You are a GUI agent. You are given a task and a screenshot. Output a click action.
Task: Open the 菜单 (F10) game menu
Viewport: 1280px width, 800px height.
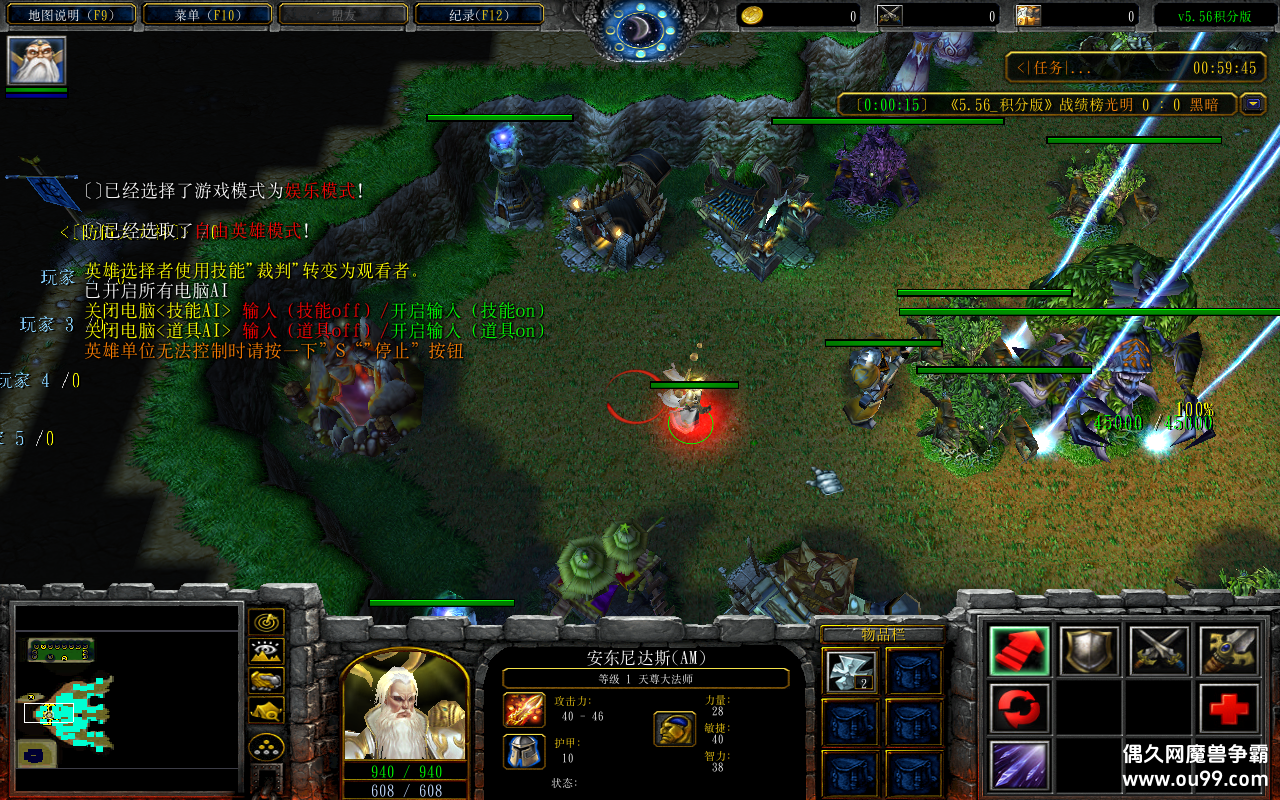[x=207, y=15]
